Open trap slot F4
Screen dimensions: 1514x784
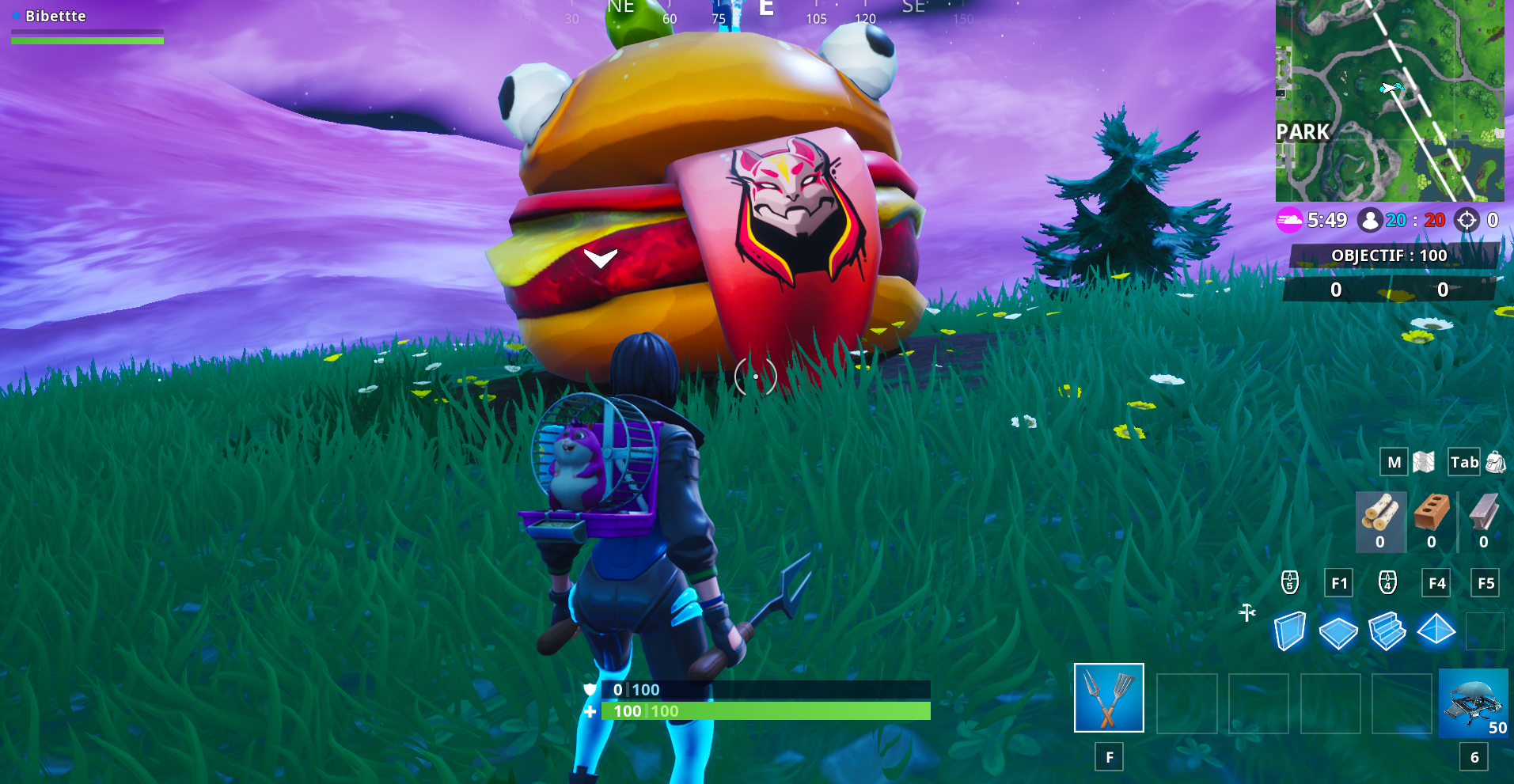point(1436,582)
